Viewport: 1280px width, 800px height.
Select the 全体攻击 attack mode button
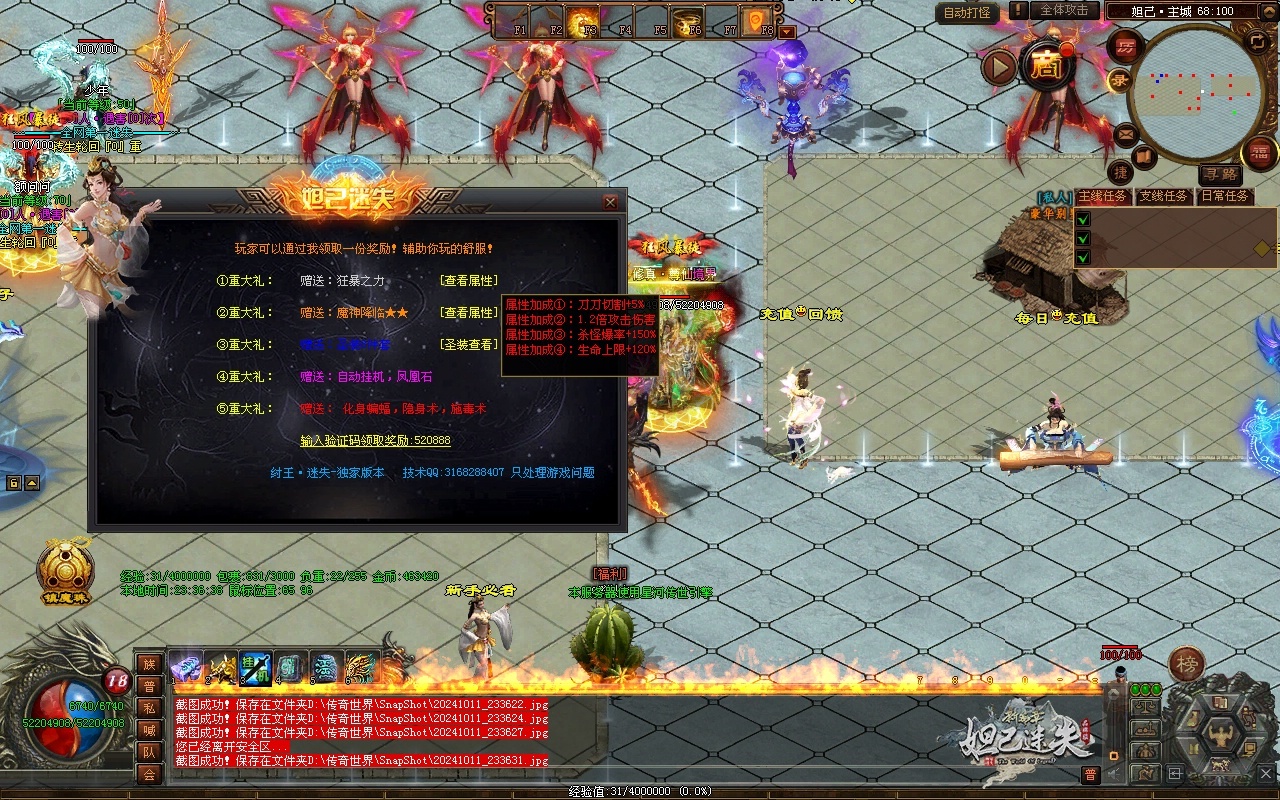[x=1063, y=11]
